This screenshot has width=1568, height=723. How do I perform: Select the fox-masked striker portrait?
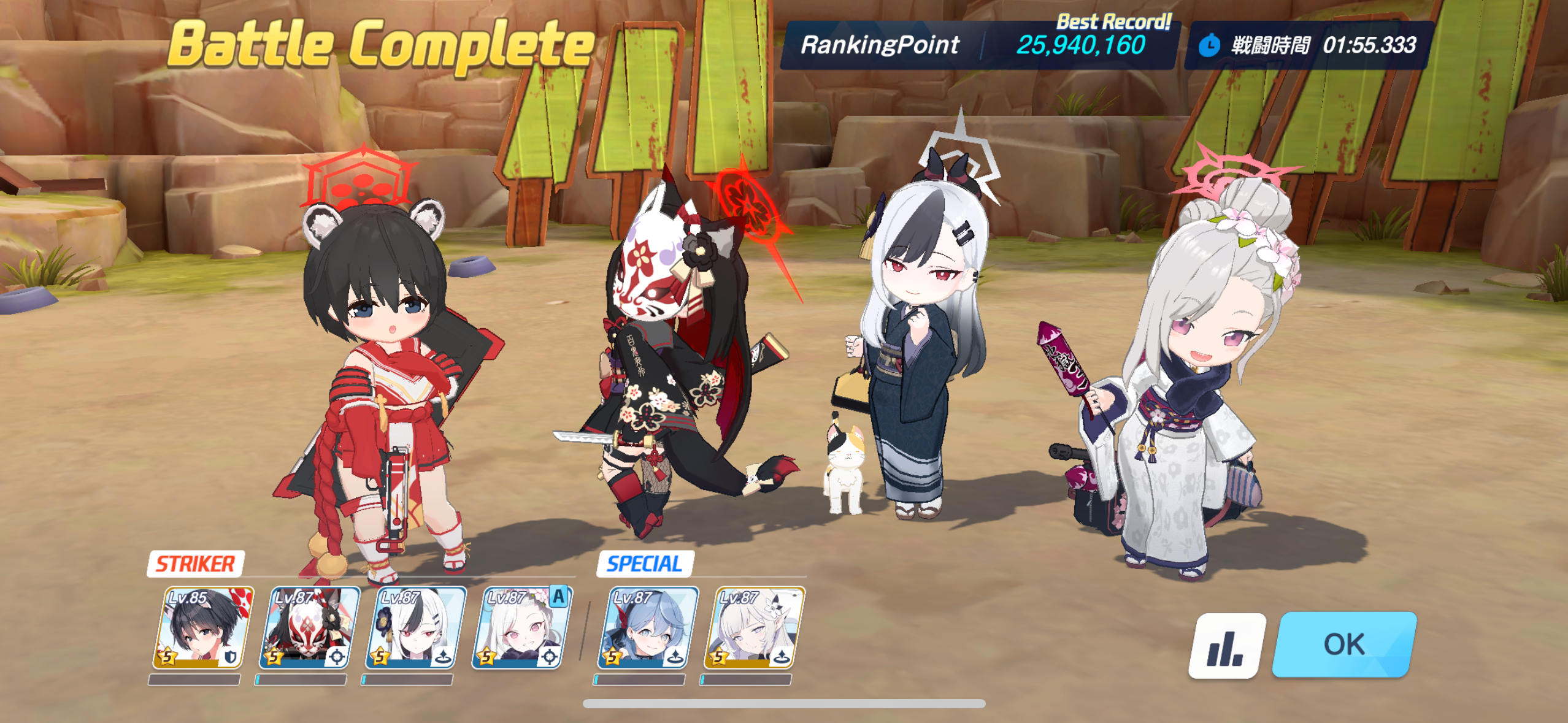(309, 628)
